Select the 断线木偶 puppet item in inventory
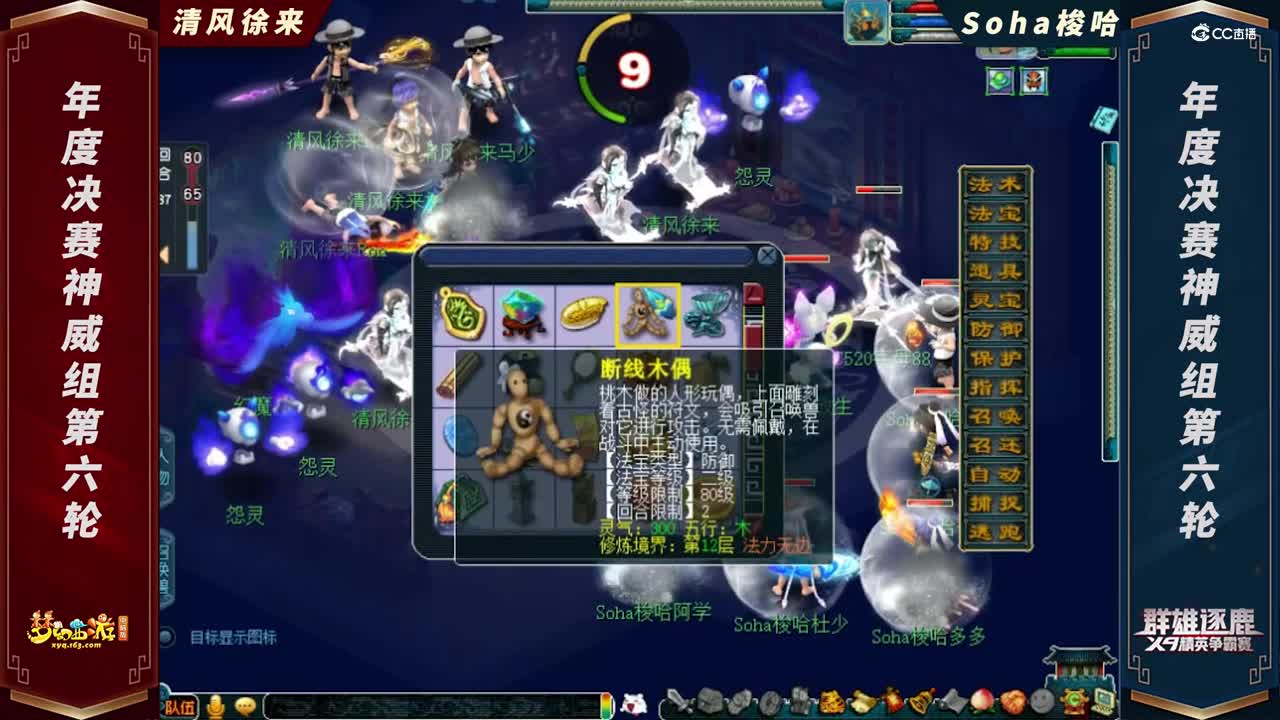1280x720 pixels. pos(647,311)
